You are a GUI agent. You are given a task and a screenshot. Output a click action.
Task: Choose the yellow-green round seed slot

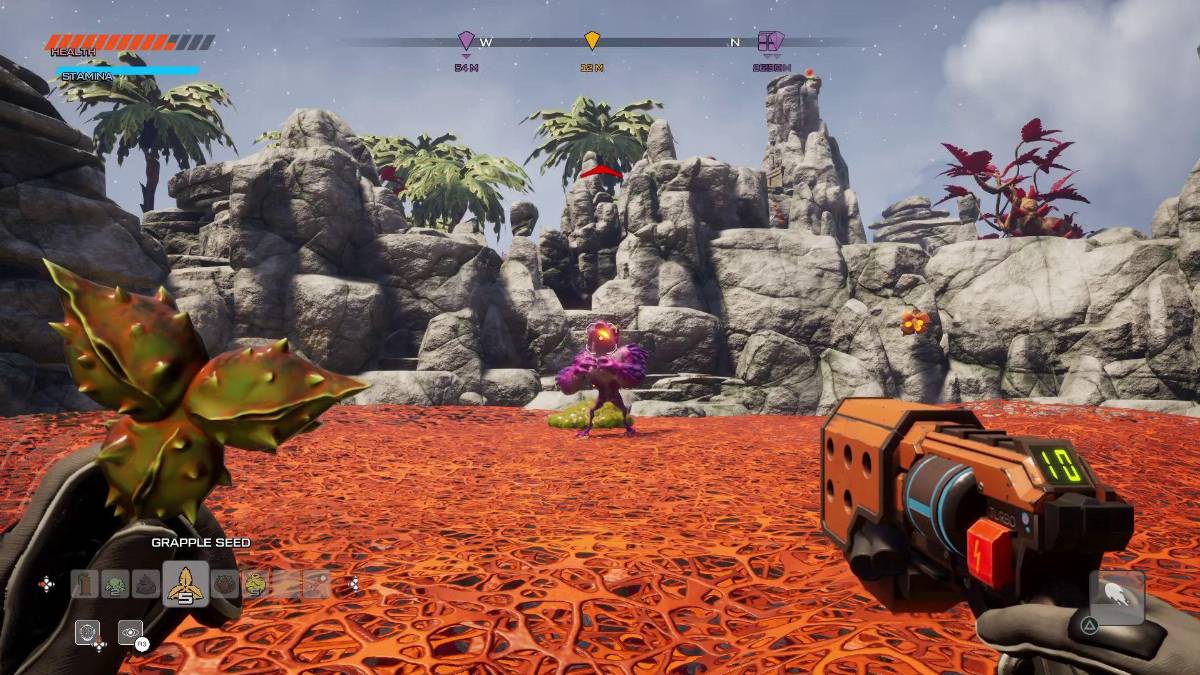pyautogui.click(x=256, y=584)
